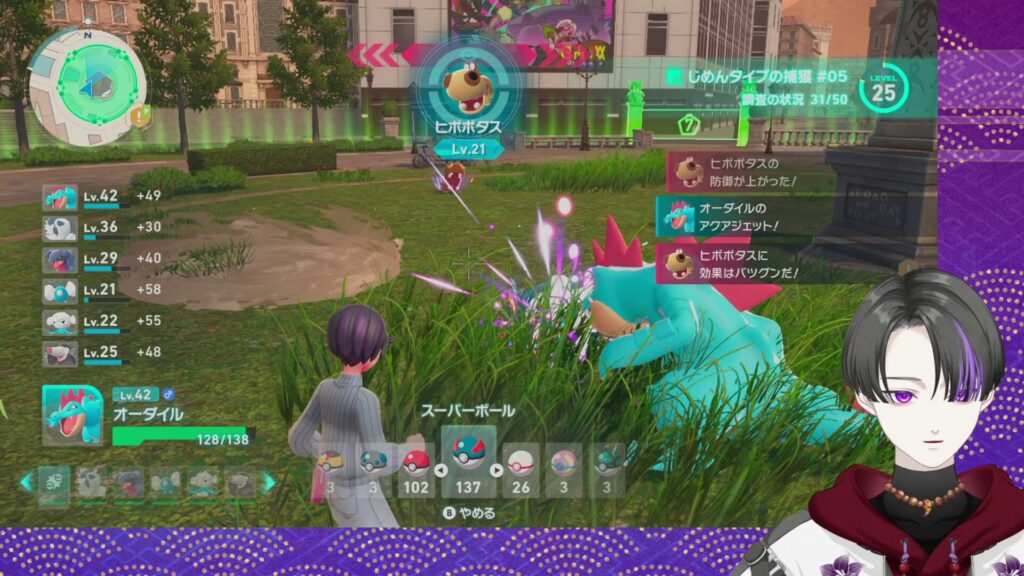Click the left arrow beside the selected ball

pyautogui.click(x=440, y=470)
